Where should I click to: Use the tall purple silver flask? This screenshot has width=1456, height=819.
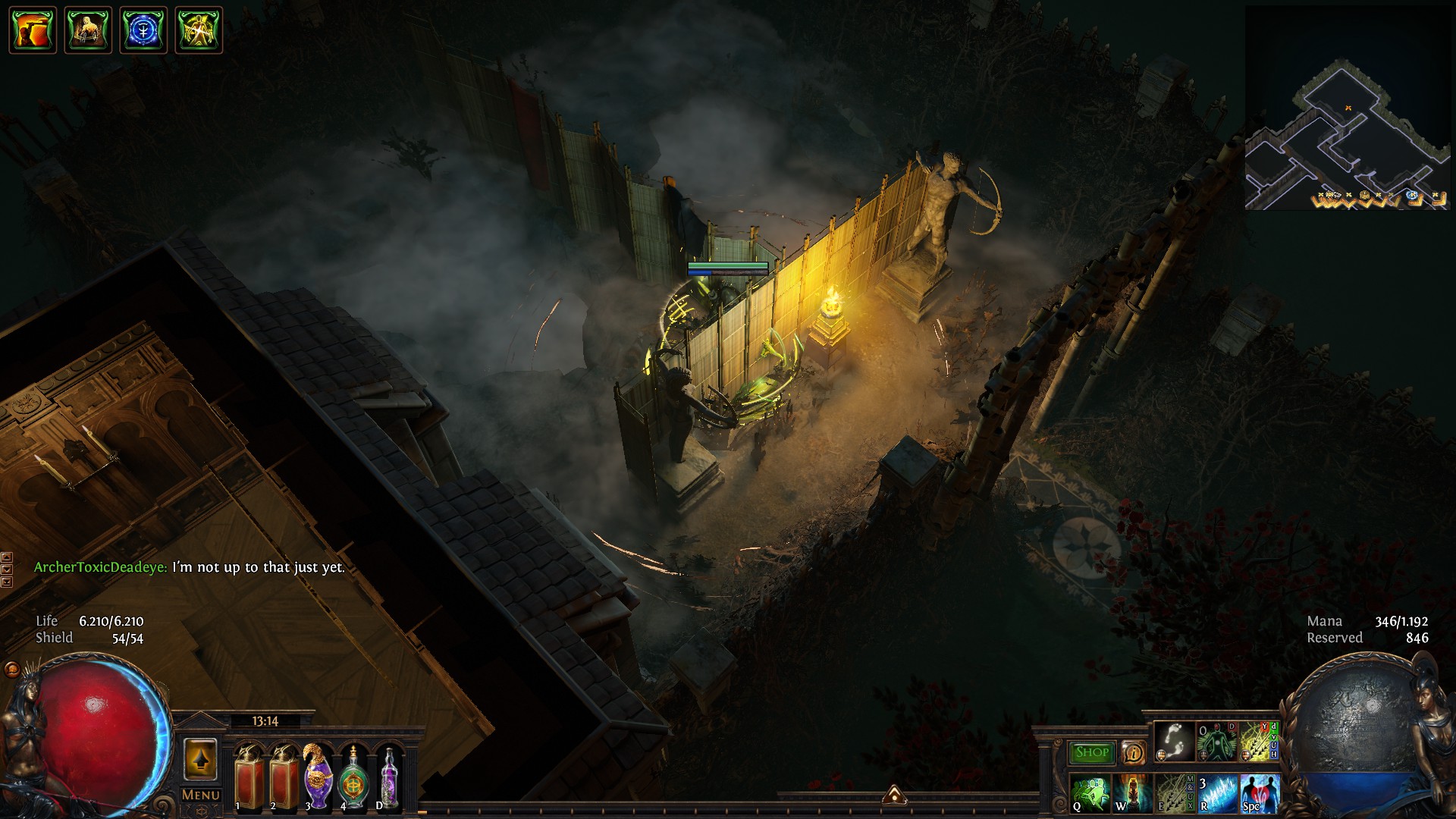coord(389,777)
